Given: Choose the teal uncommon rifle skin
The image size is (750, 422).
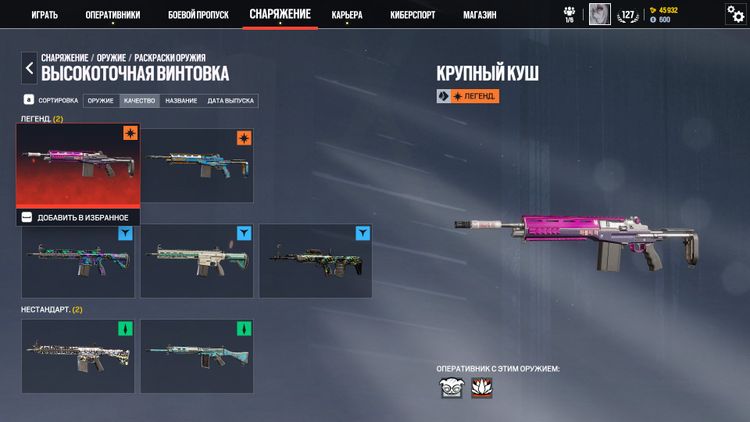Looking at the screenshot, I should (x=196, y=356).
